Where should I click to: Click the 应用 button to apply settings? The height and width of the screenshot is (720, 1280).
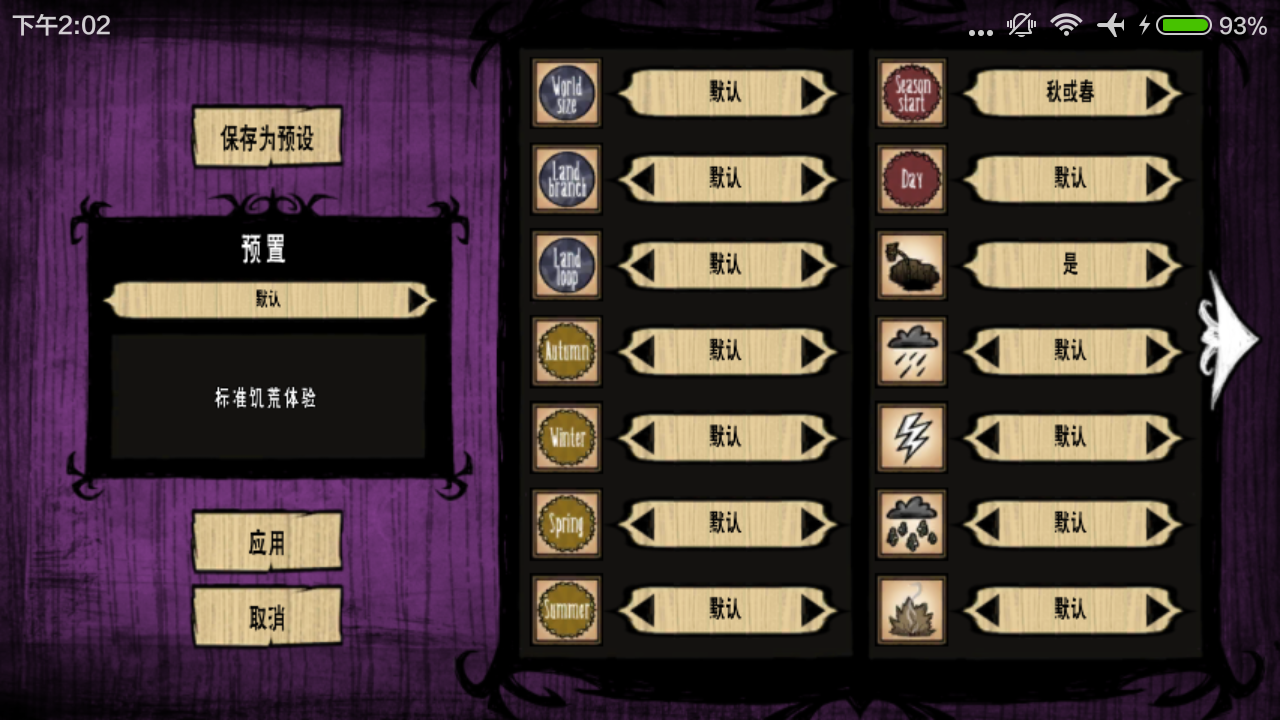[266, 543]
